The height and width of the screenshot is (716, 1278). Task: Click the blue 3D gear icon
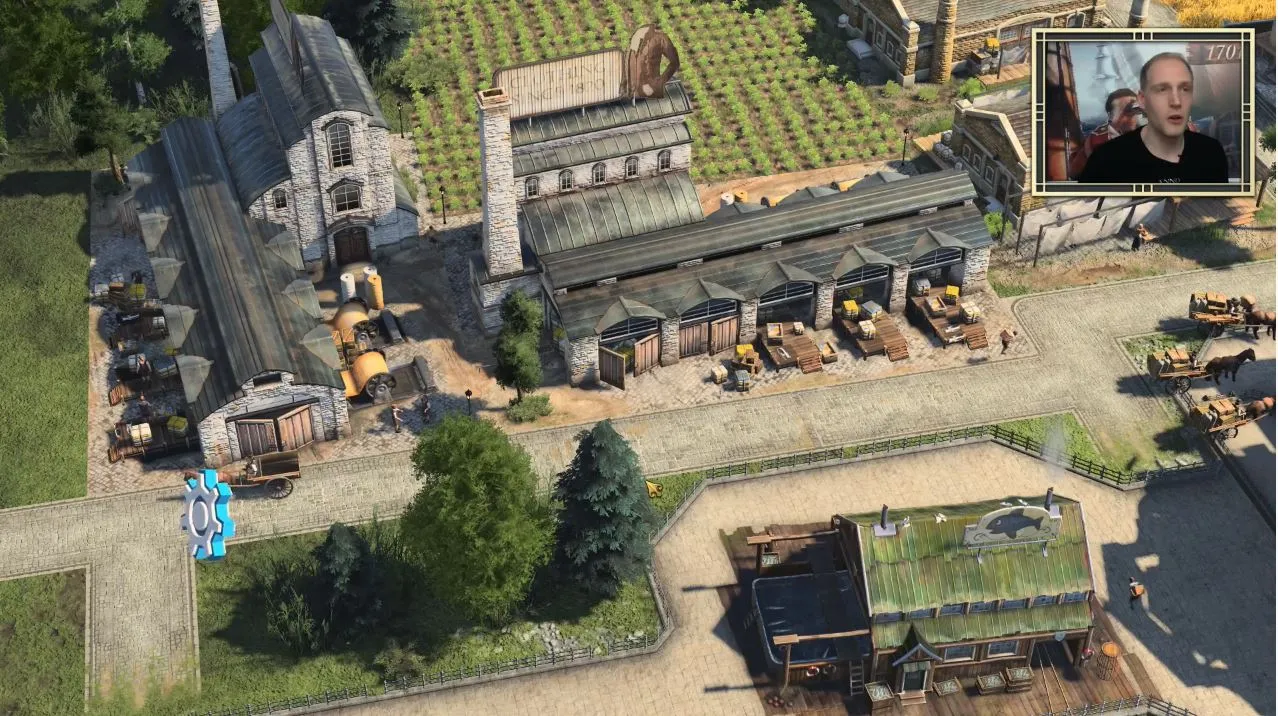[x=207, y=514]
